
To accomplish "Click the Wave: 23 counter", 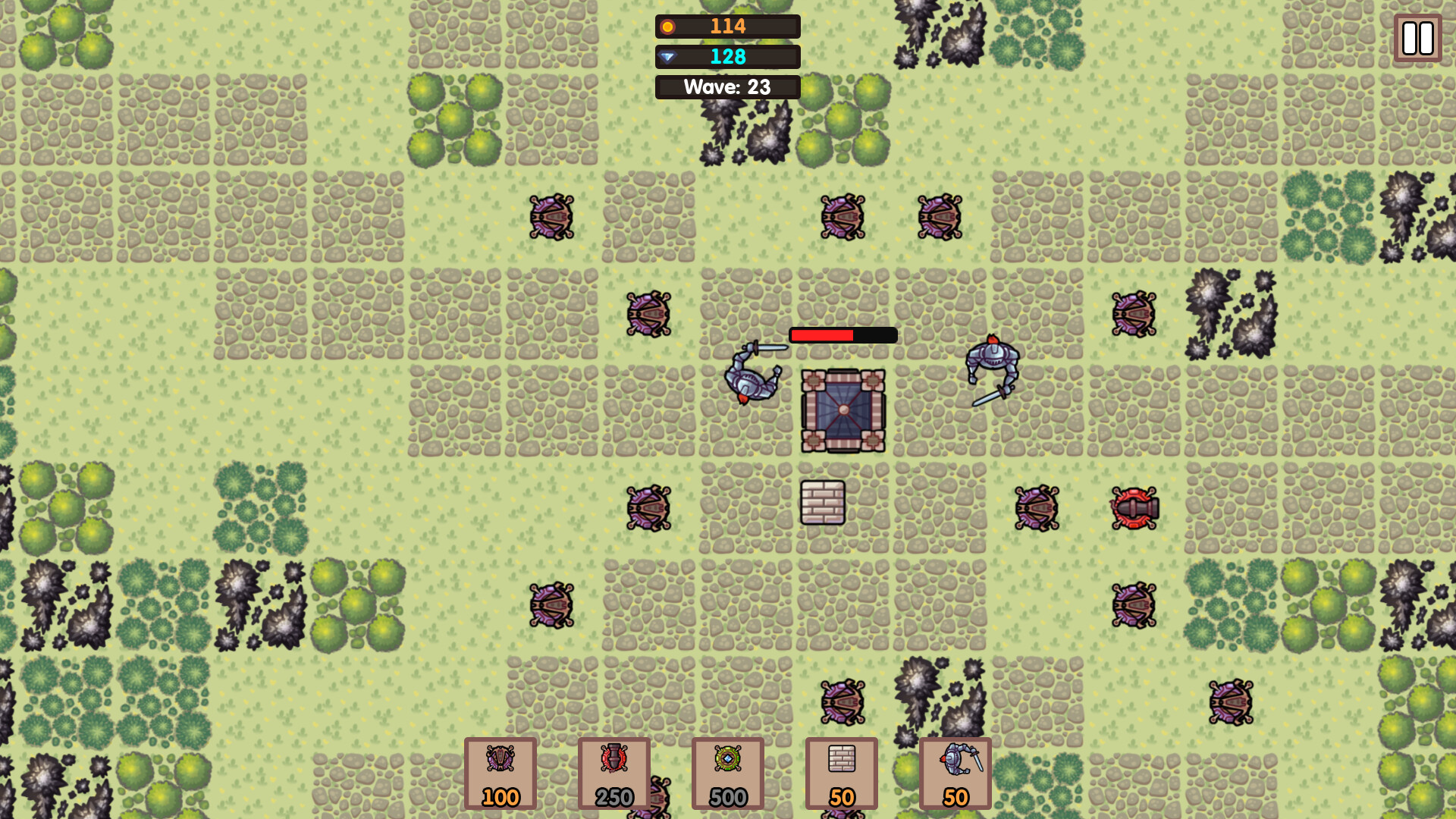I will 727,86.
